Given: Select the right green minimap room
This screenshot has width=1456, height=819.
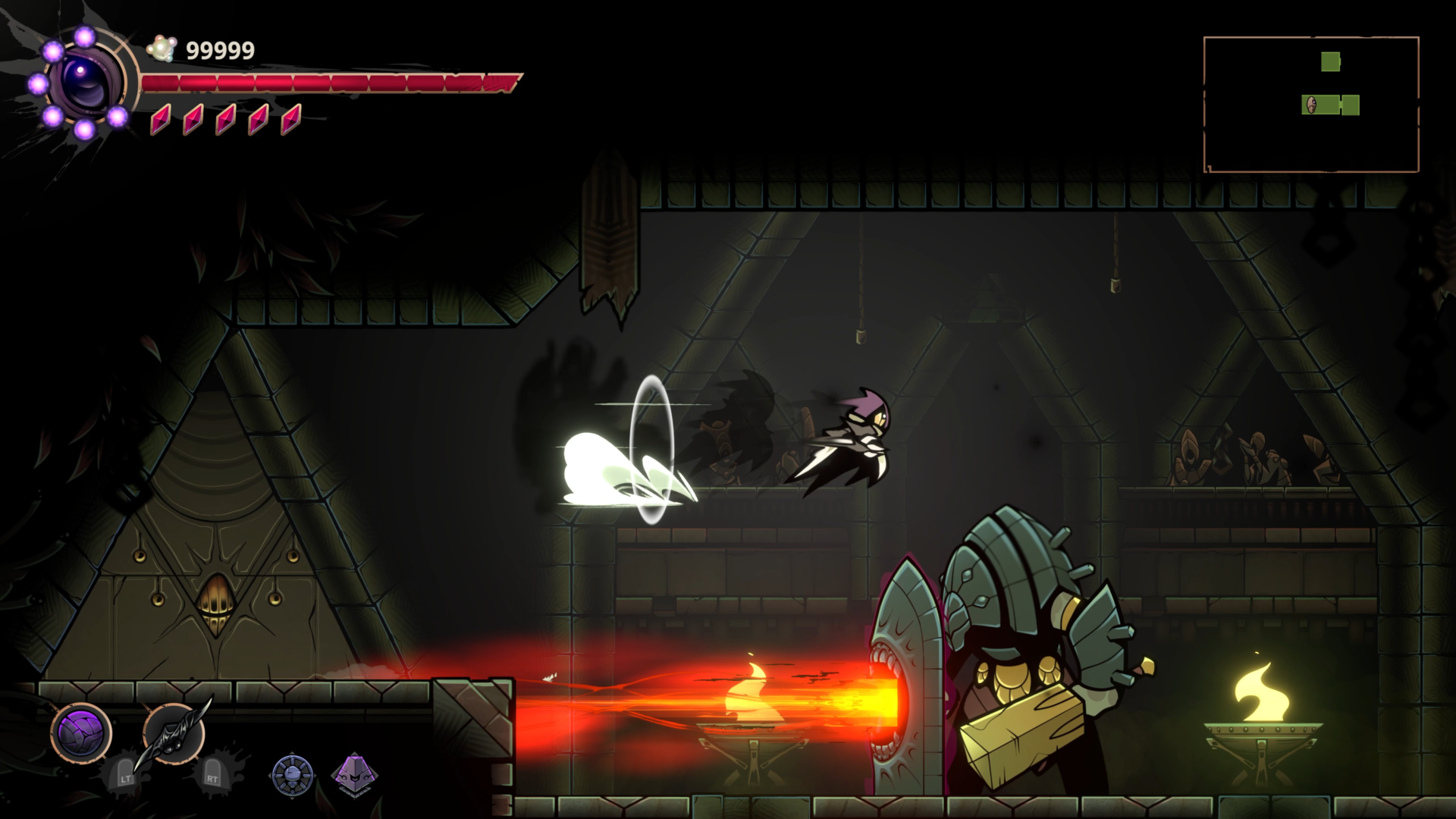Looking at the screenshot, I should [x=1351, y=105].
